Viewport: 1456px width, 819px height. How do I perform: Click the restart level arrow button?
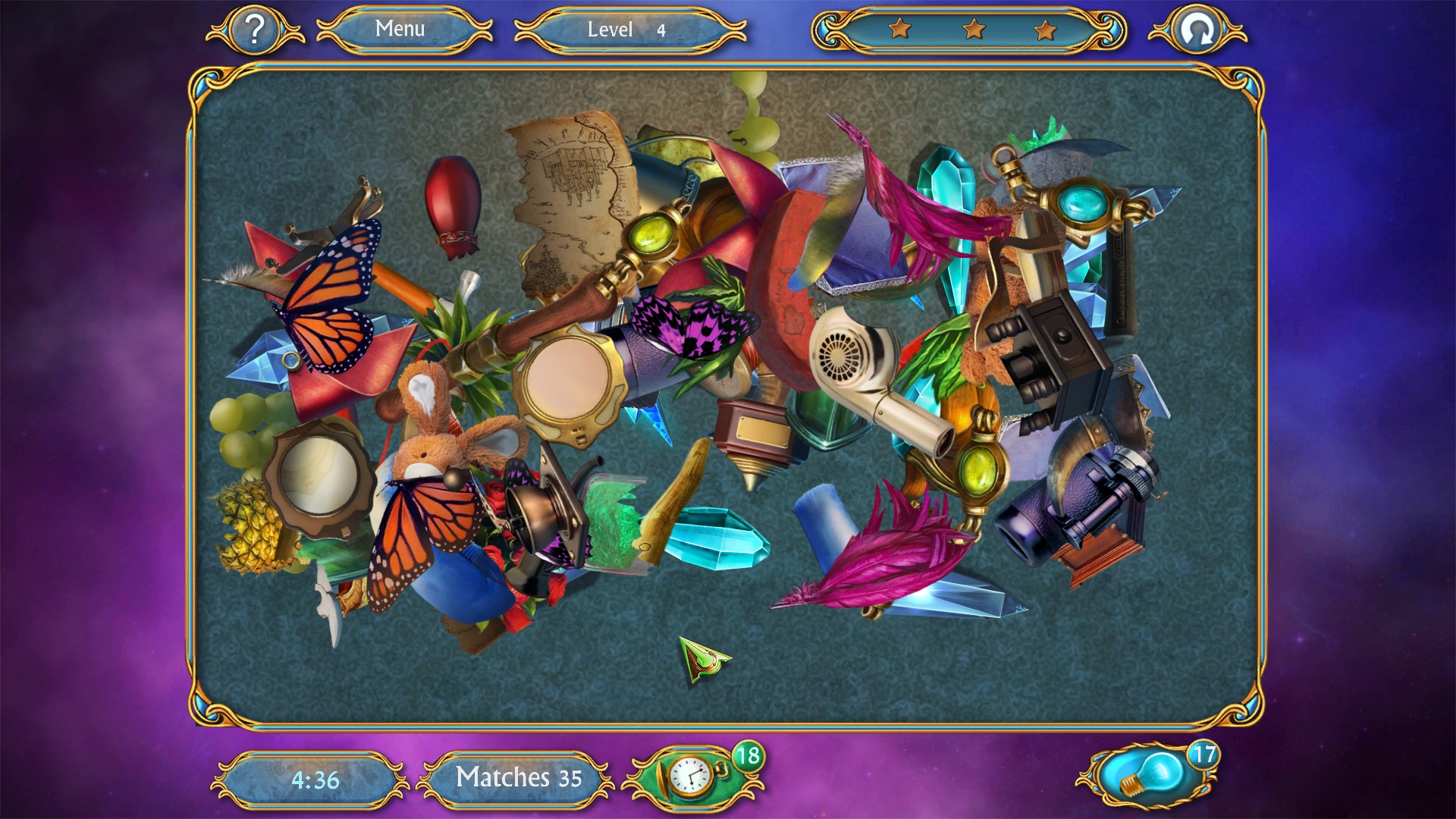[x=1197, y=30]
